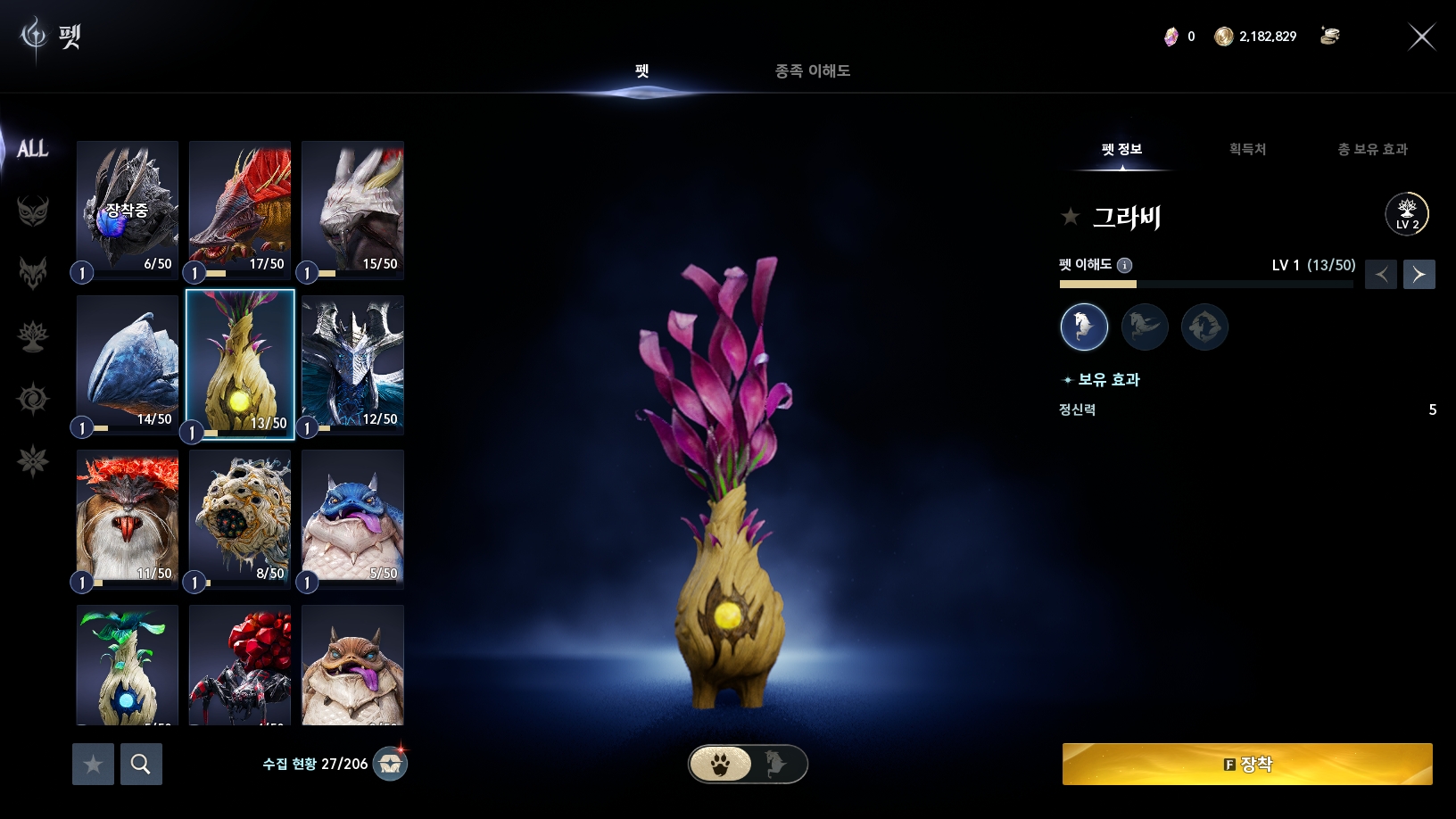Go to previous pet understanding level arrow
The width and height of the screenshot is (1456, 819).
point(1381,274)
